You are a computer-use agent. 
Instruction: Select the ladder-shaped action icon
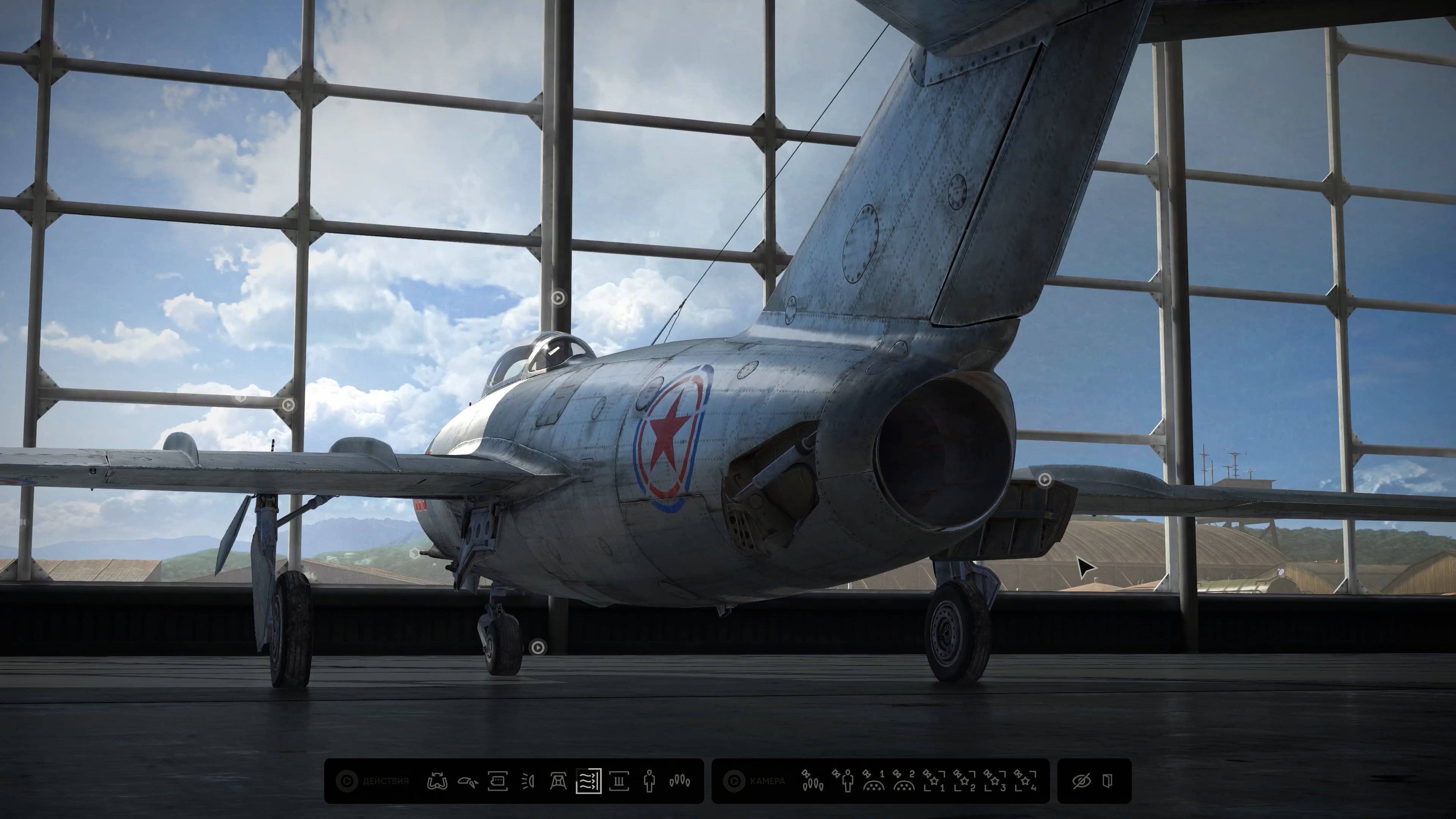click(x=558, y=781)
